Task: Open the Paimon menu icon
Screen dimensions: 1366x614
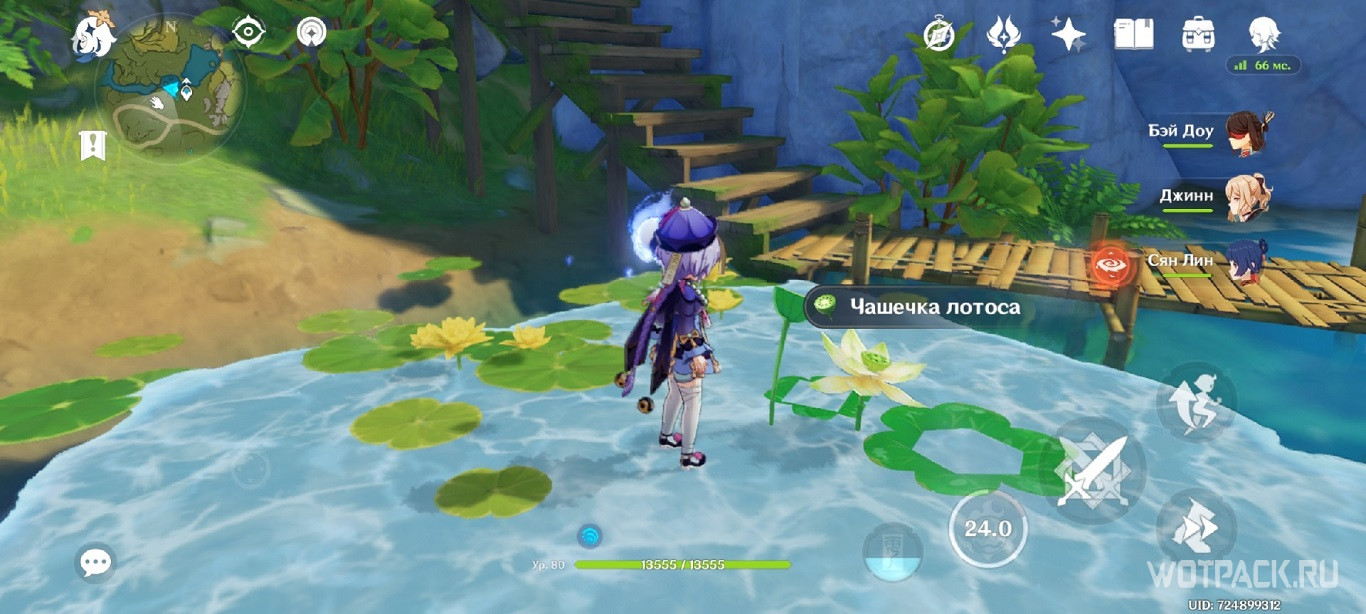Action: tap(93, 37)
